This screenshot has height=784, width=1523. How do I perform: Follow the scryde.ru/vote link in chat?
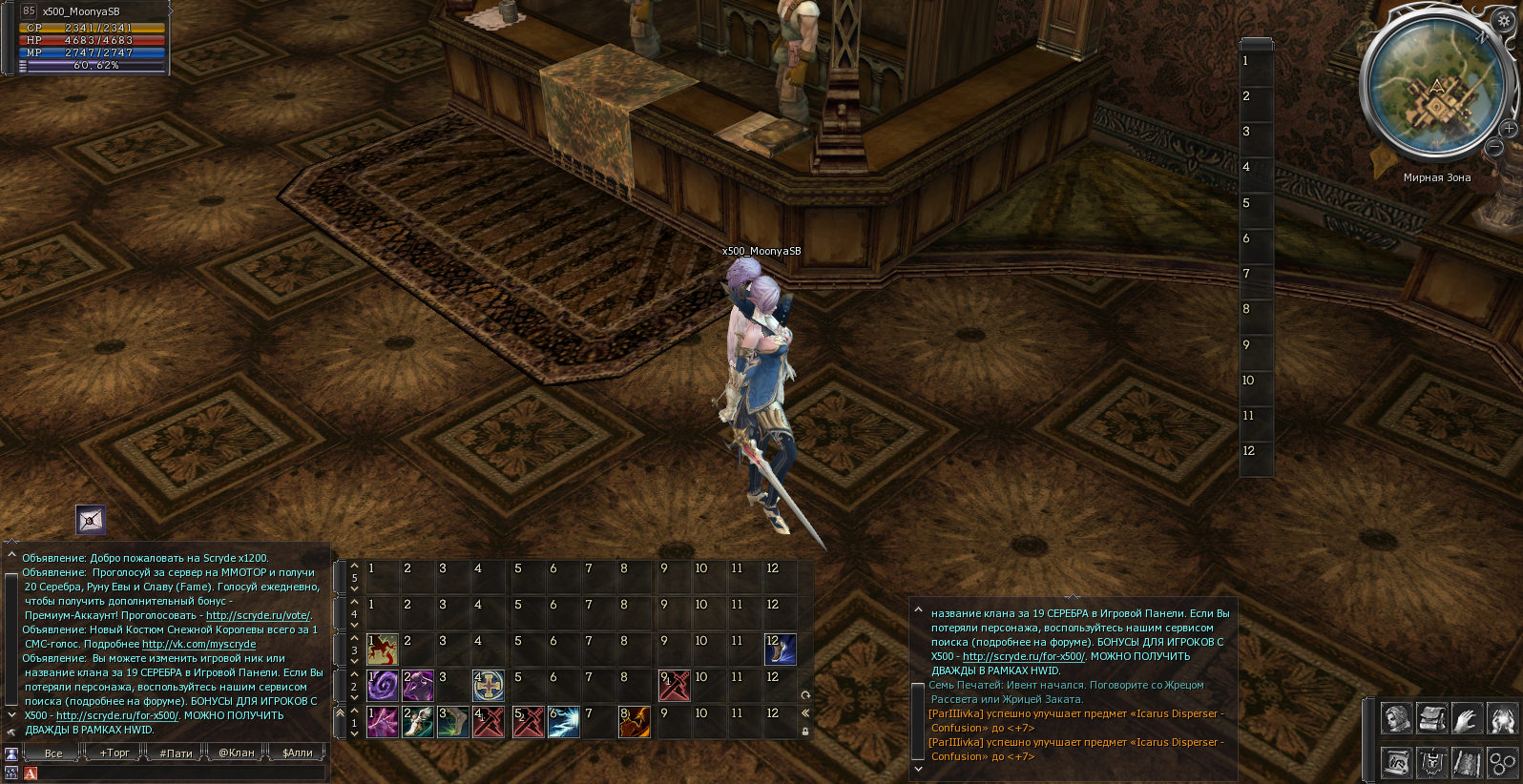pos(258,616)
